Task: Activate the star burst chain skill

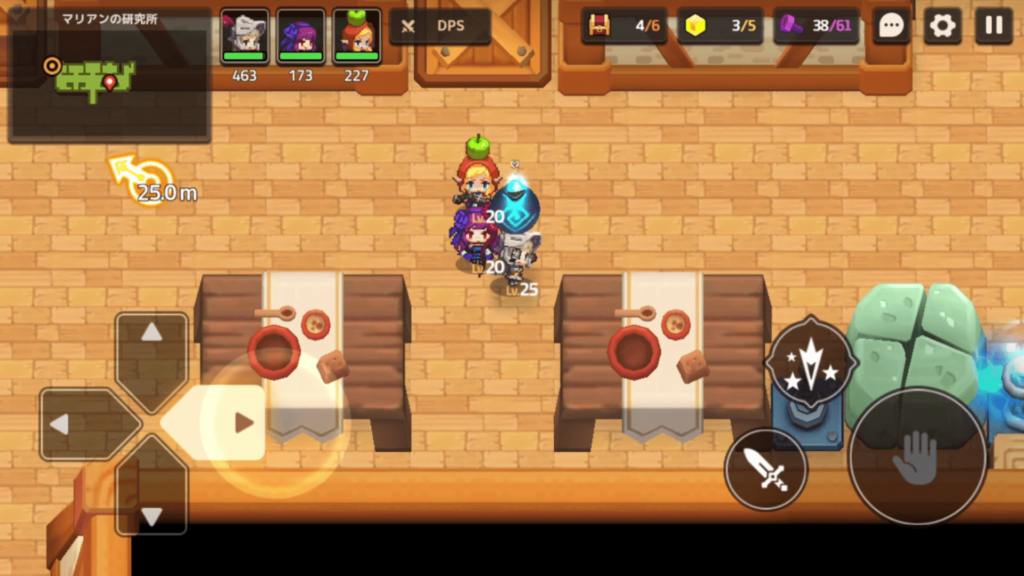Action: (x=809, y=361)
